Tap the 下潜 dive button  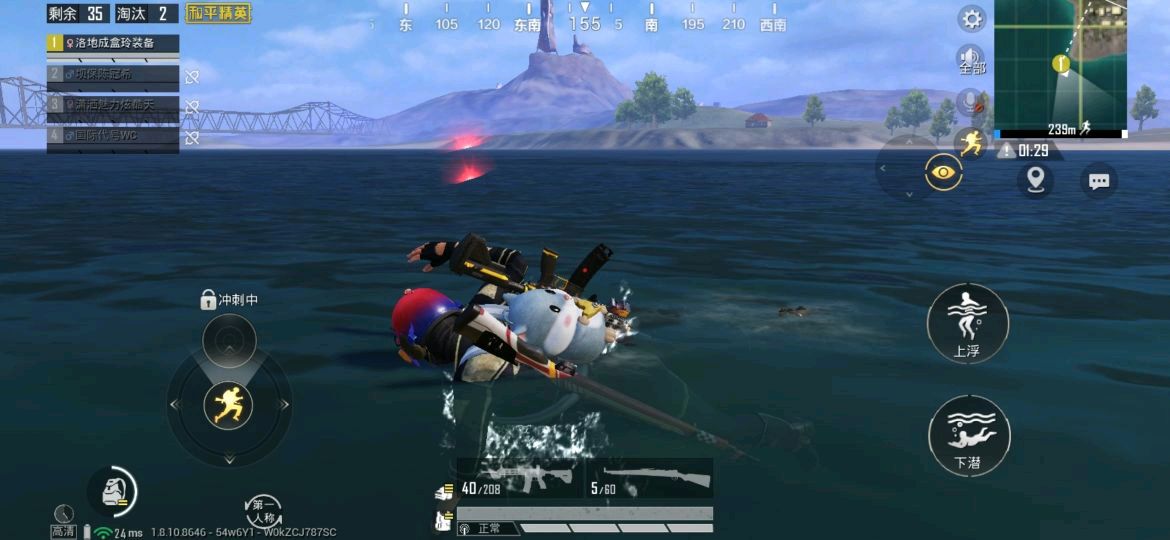pyautogui.click(x=968, y=435)
